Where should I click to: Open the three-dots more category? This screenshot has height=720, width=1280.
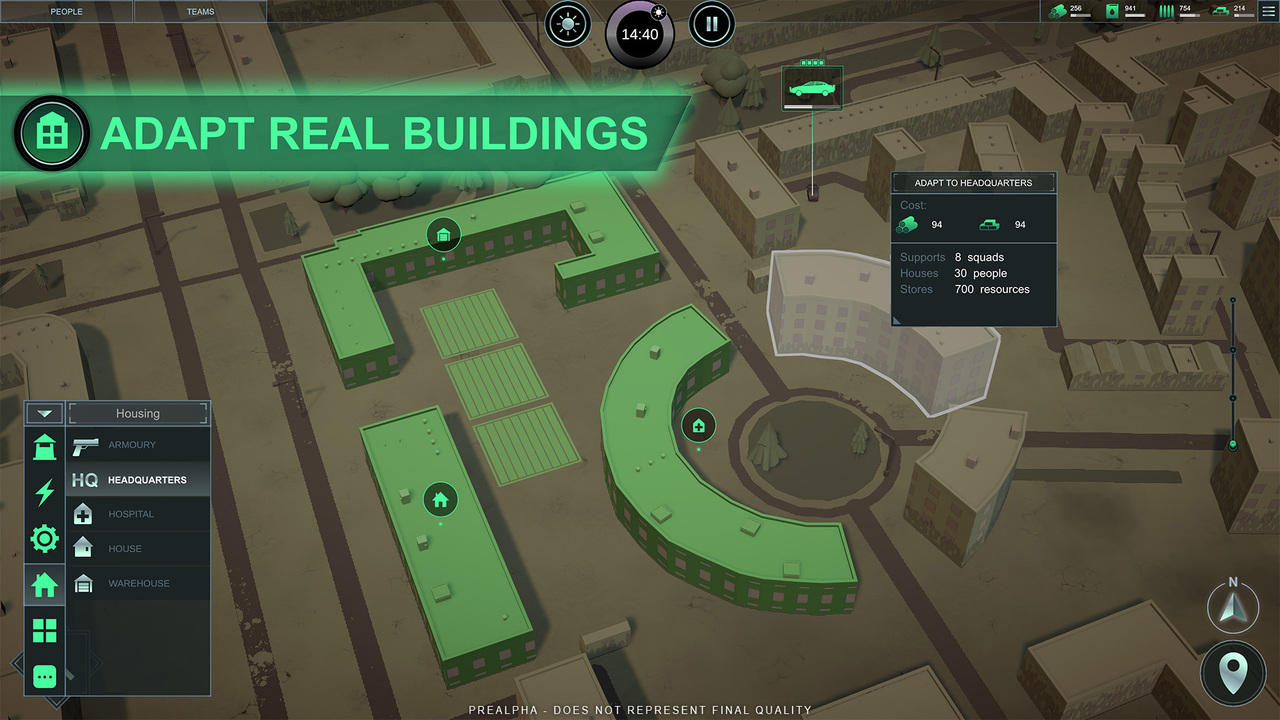click(45, 677)
